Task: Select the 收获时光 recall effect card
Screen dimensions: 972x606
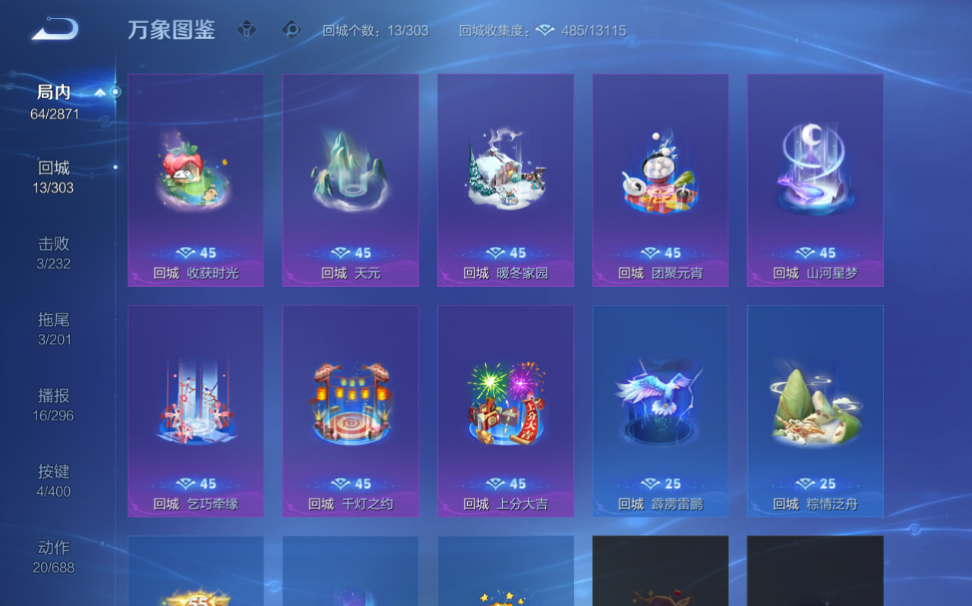Action: (196, 180)
